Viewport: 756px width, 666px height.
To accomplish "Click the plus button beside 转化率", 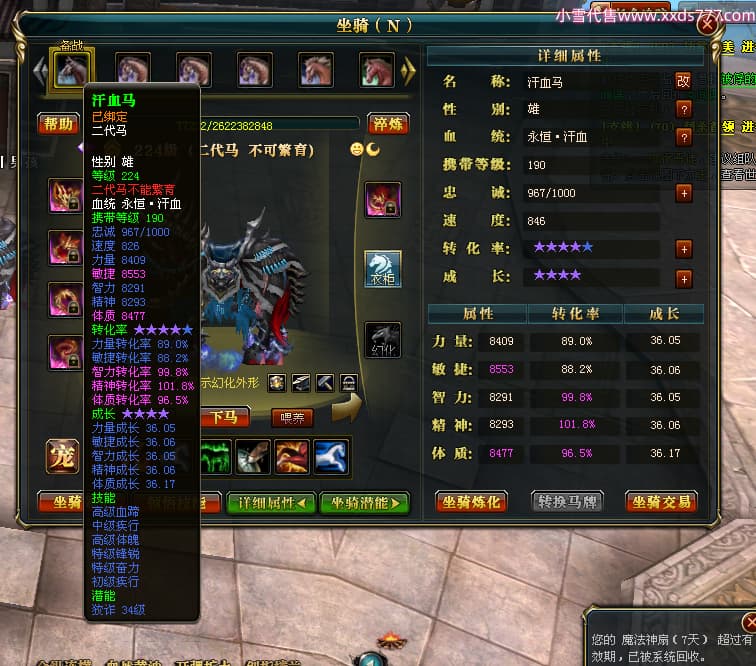I will pyautogui.click(x=684, y=249).
